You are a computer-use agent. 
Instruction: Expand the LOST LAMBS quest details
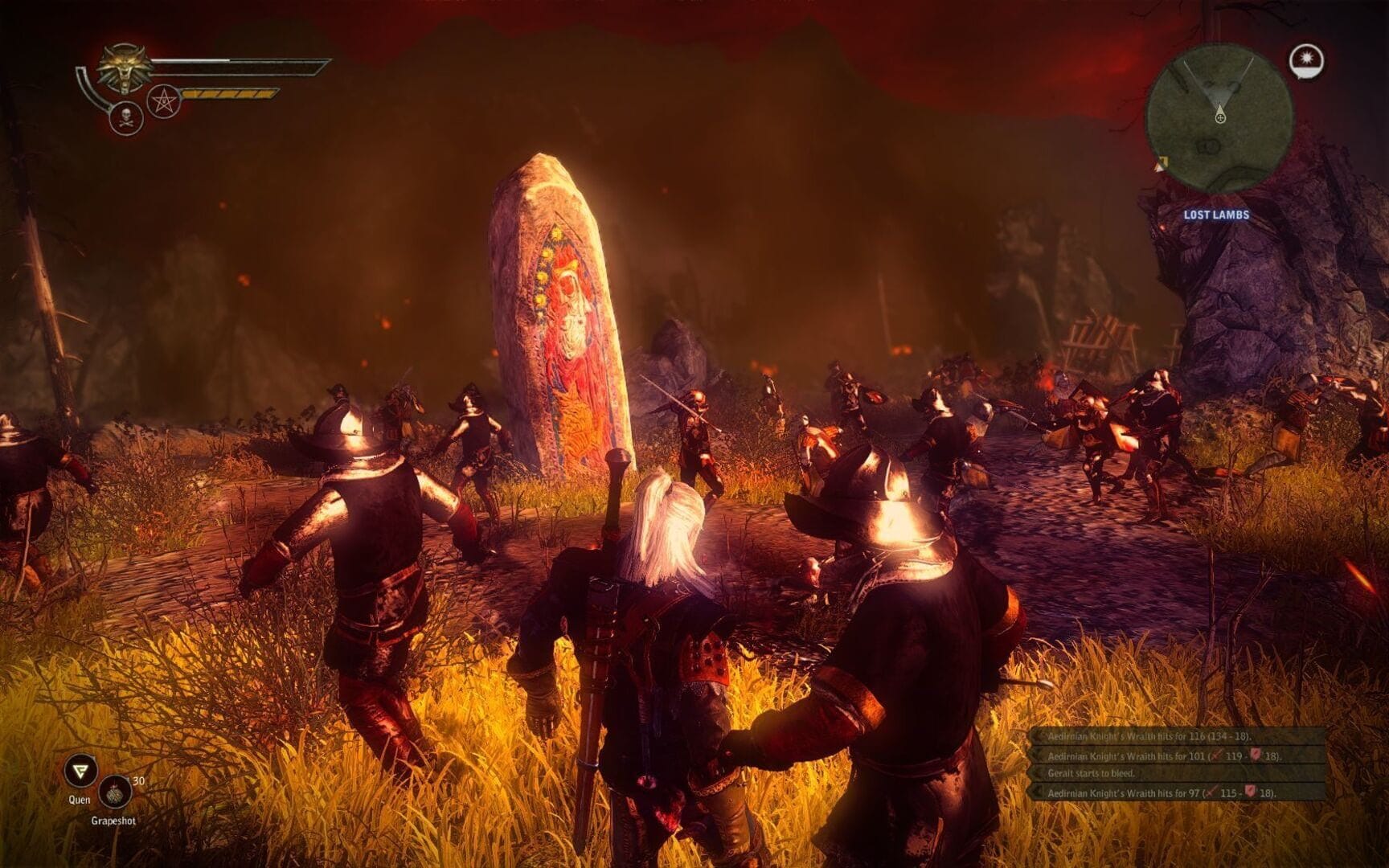[1215, 215]
